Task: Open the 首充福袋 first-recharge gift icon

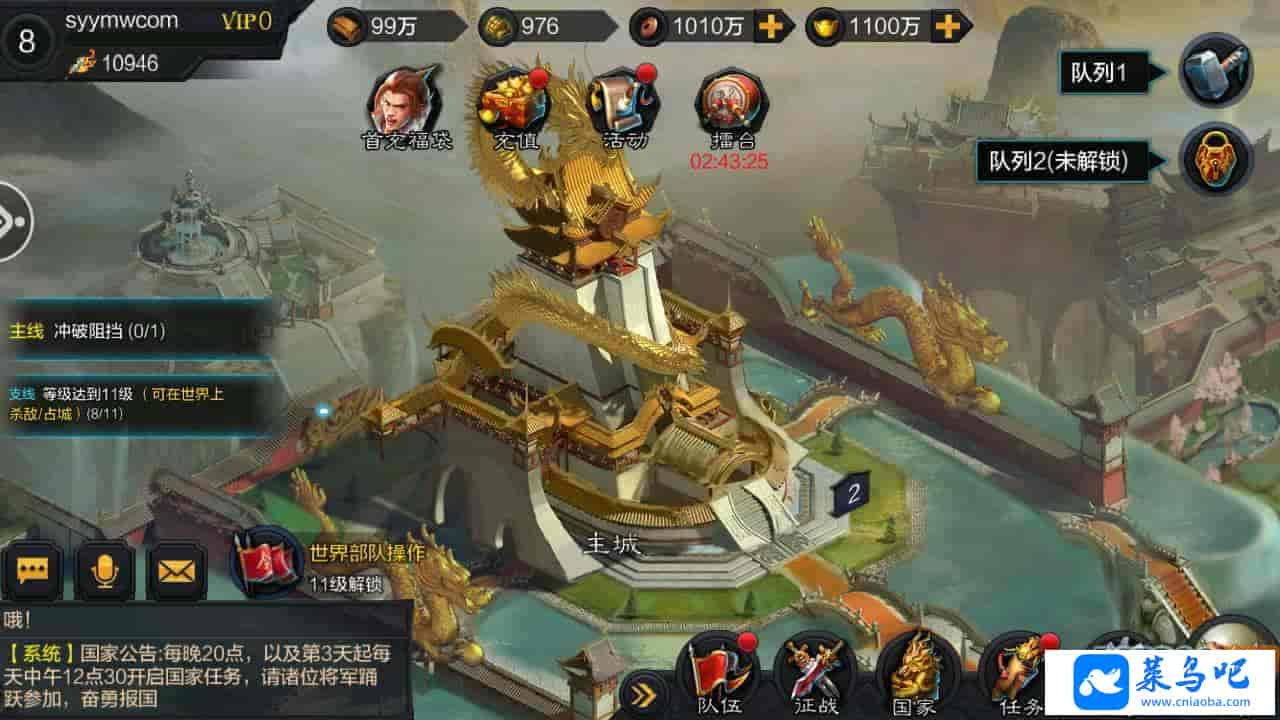Action: coord(406,102)
